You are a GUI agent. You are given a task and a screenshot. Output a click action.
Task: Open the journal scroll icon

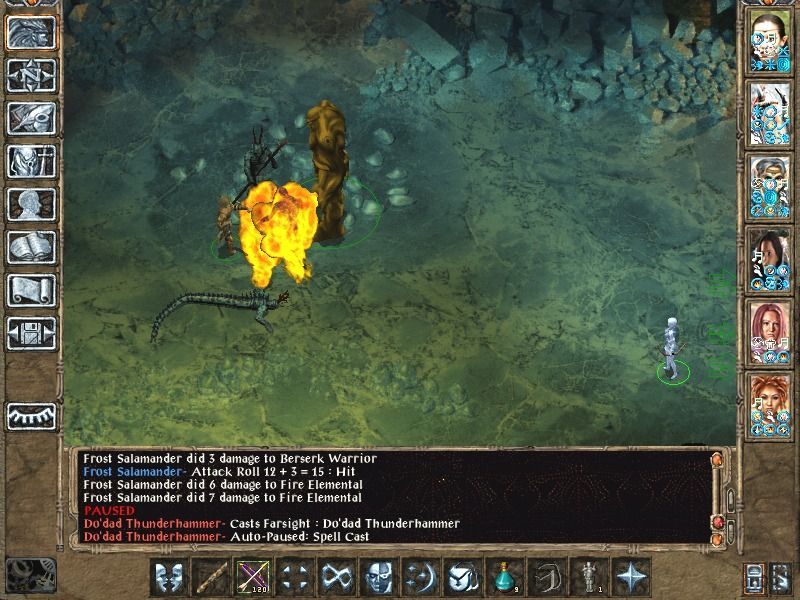pyautogui.click(x=30, y=290)
